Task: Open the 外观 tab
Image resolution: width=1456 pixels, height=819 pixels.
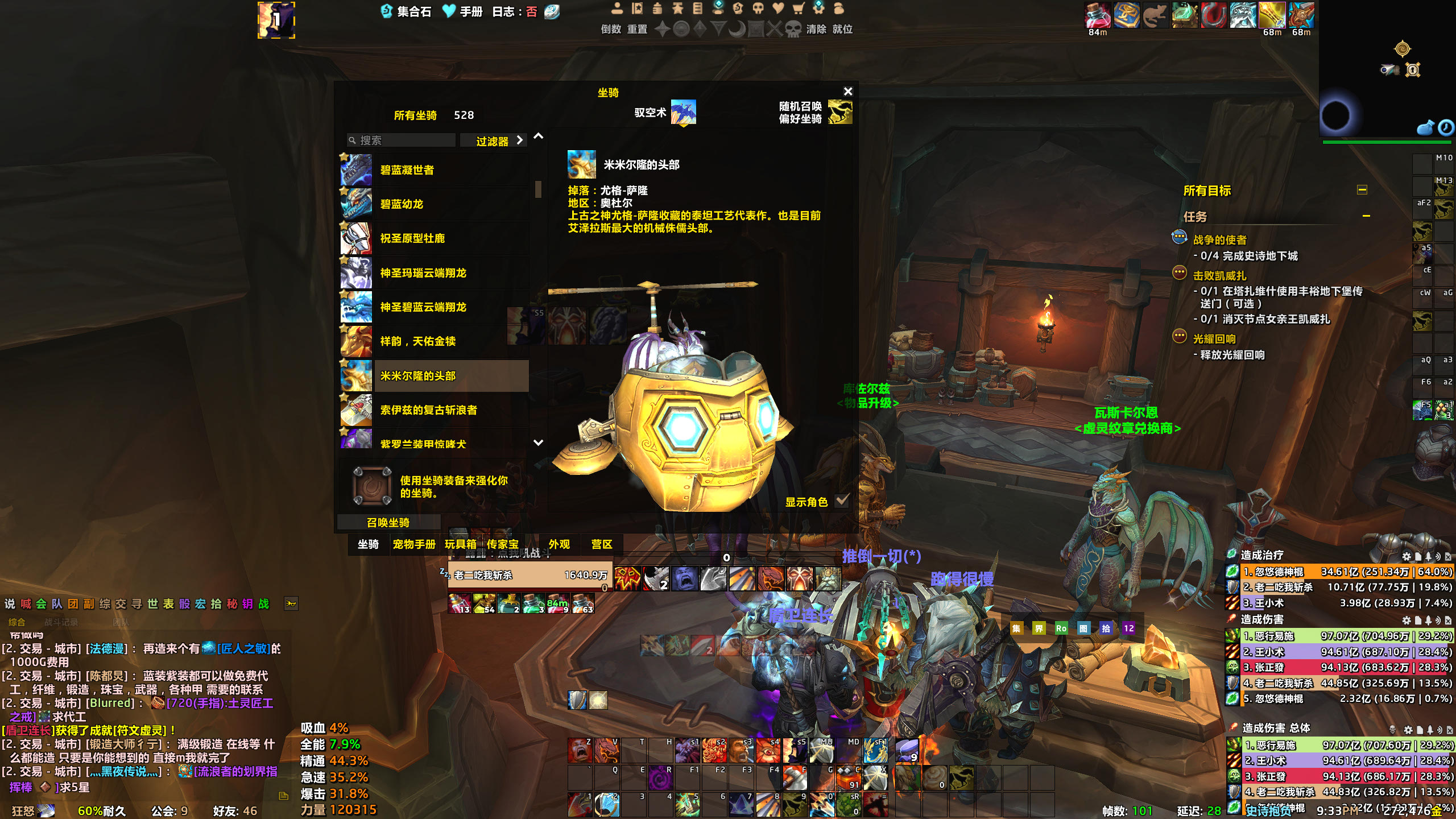Action: coord(559,544)
